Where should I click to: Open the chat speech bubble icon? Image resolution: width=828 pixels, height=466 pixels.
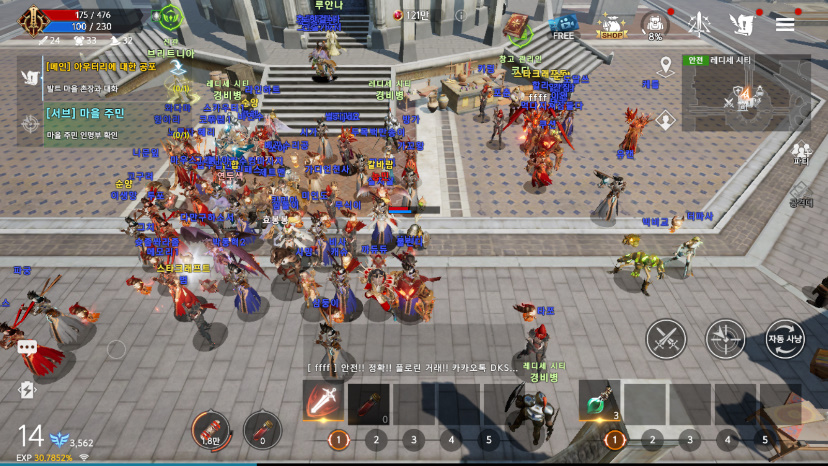point(27,347)
